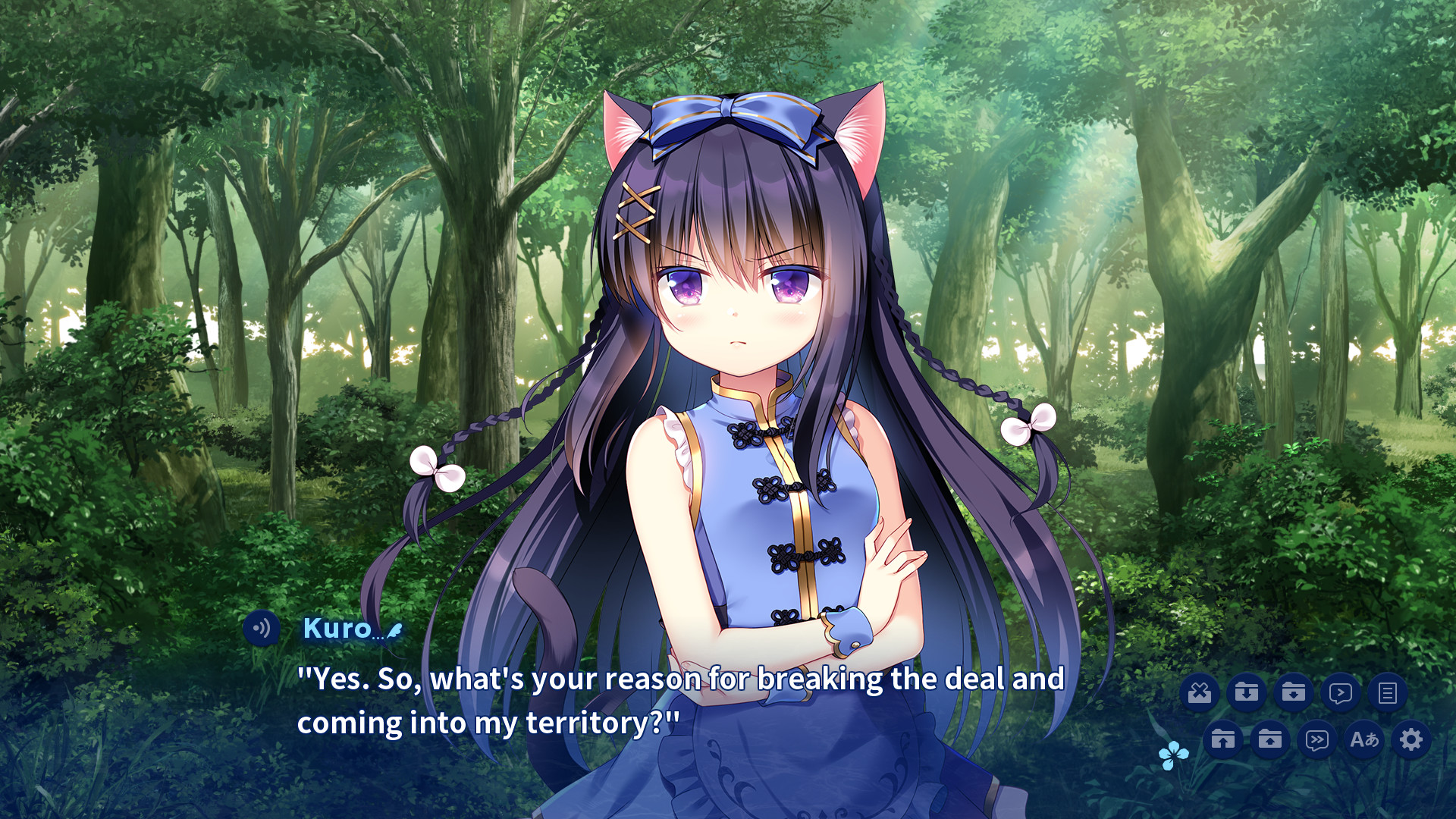Enable auto-read mode
The image size is (1456, 819).
[1341, 692]
